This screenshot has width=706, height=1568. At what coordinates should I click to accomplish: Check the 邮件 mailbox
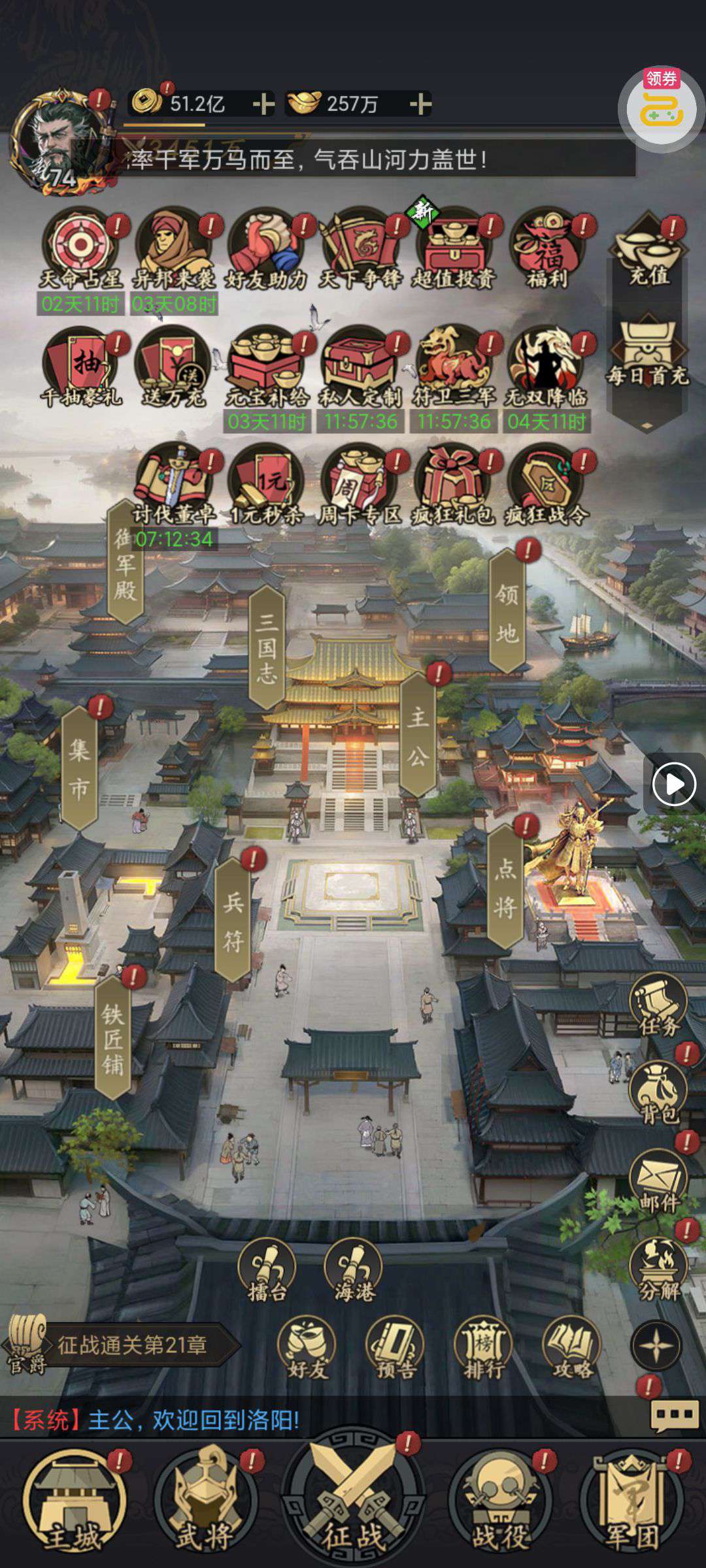click(x=658, y=1180)
